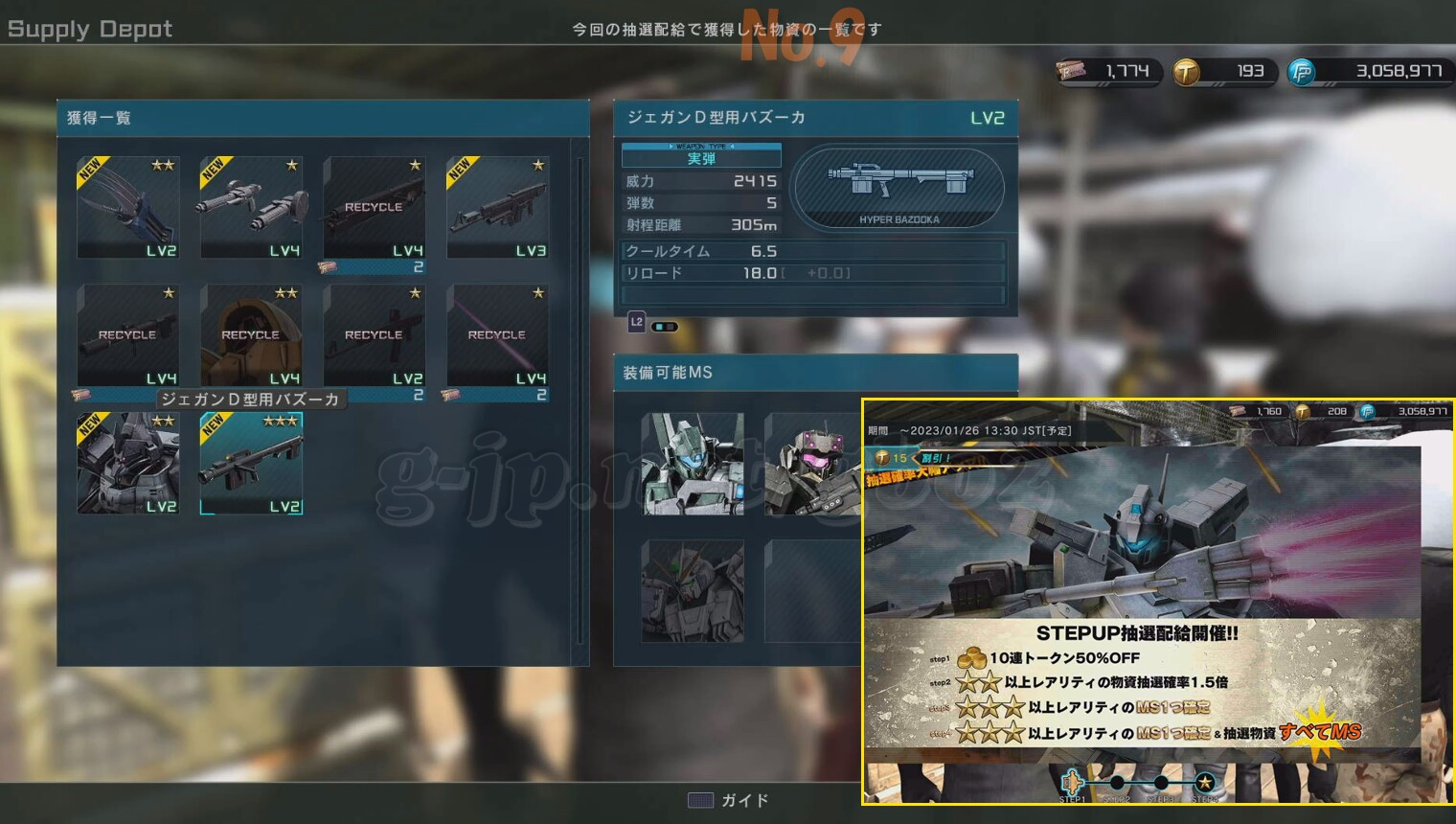Select the NEW LV3 rifle tile

click(497, 208)
